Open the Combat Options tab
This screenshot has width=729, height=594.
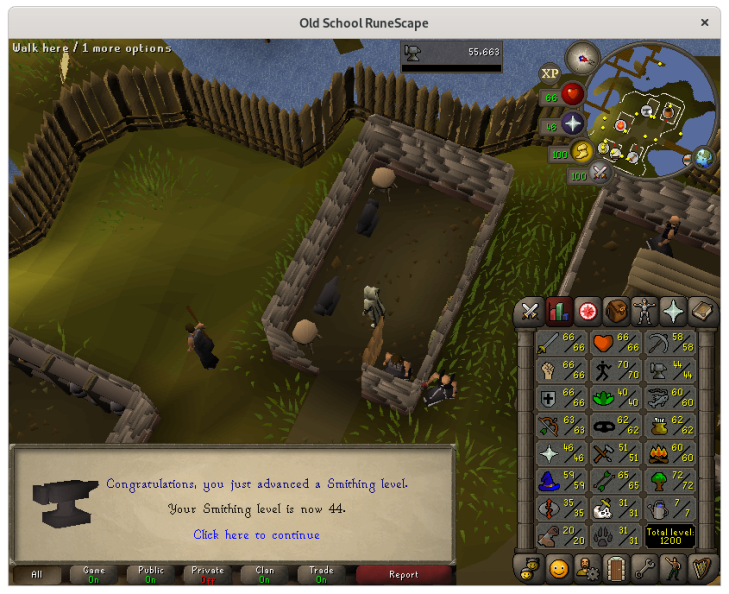click(528, 311)
